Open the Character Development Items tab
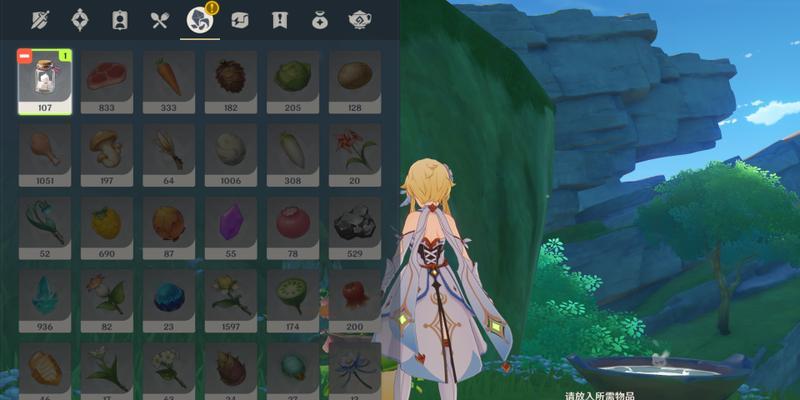This screenshot has width=800, height=400. (x=119, y=19)
